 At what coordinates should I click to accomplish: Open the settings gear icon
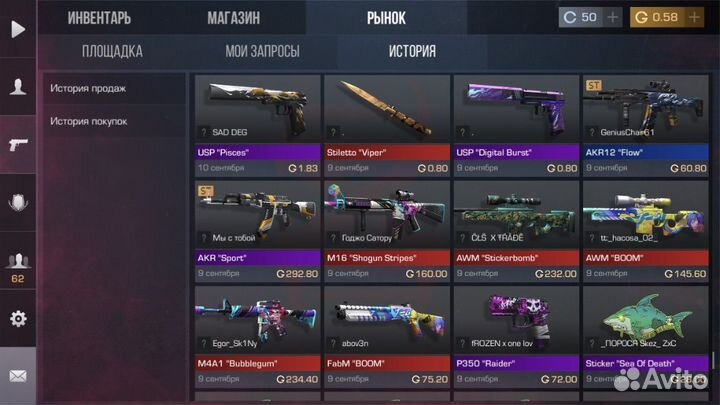[x=17, y=319]
